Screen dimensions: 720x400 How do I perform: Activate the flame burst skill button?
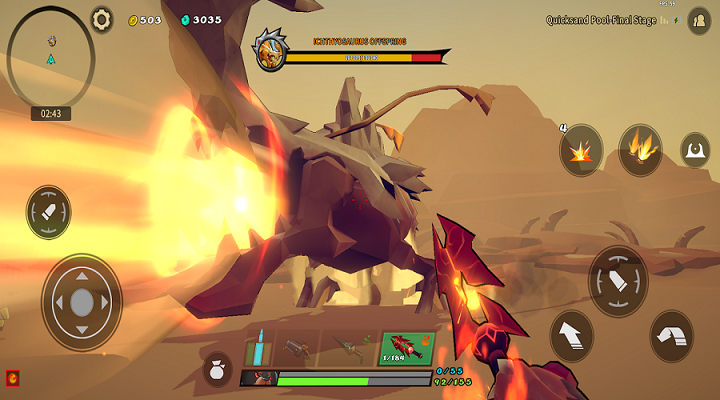click(640, 150)
